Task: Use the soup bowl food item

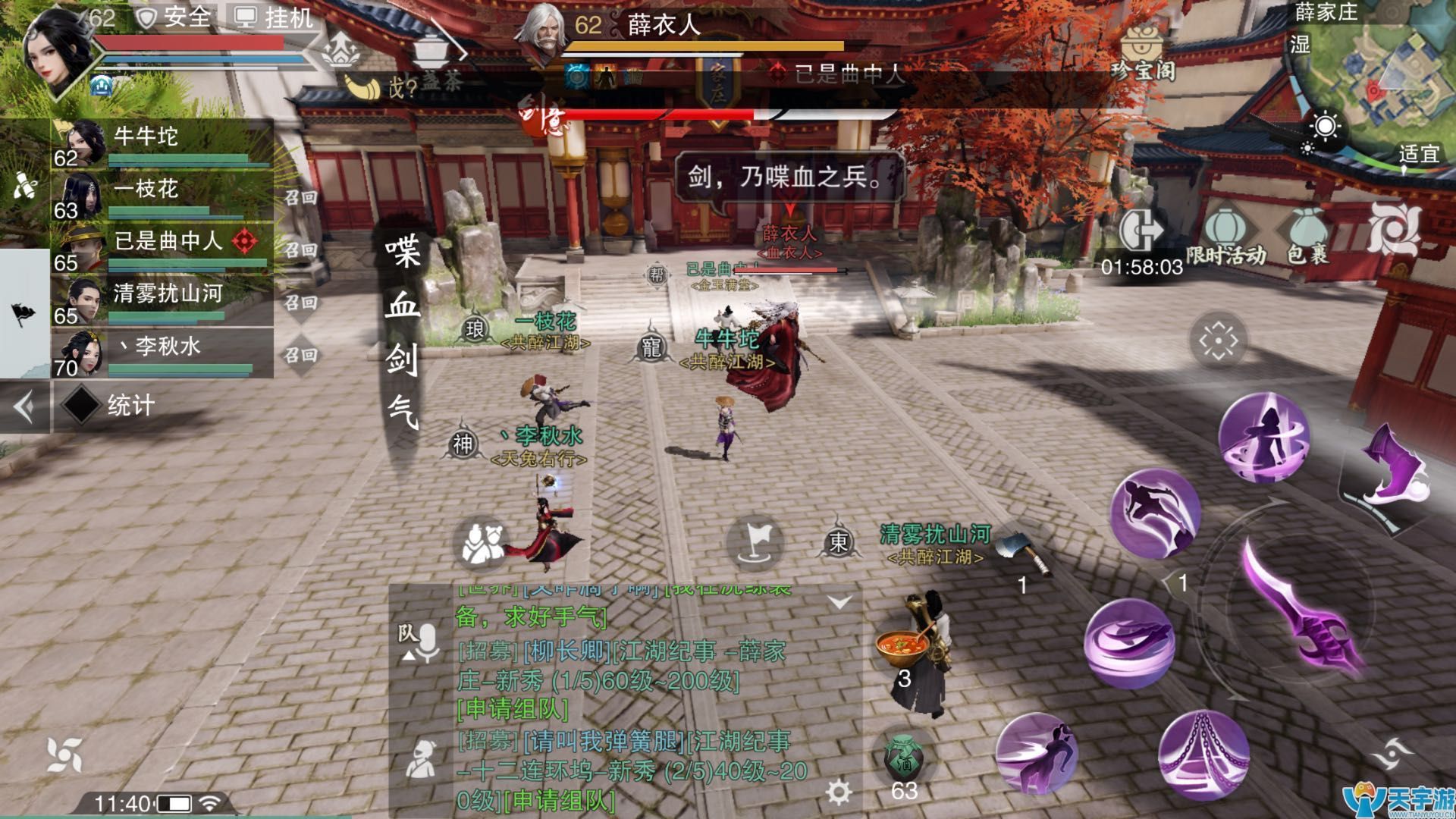Action: coord(902,647)
